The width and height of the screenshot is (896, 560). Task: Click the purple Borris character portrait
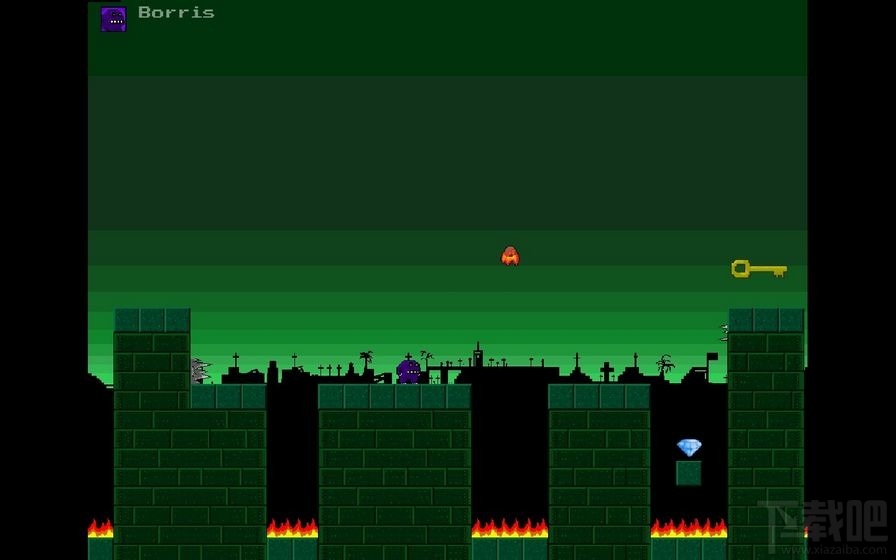[113, 19]
